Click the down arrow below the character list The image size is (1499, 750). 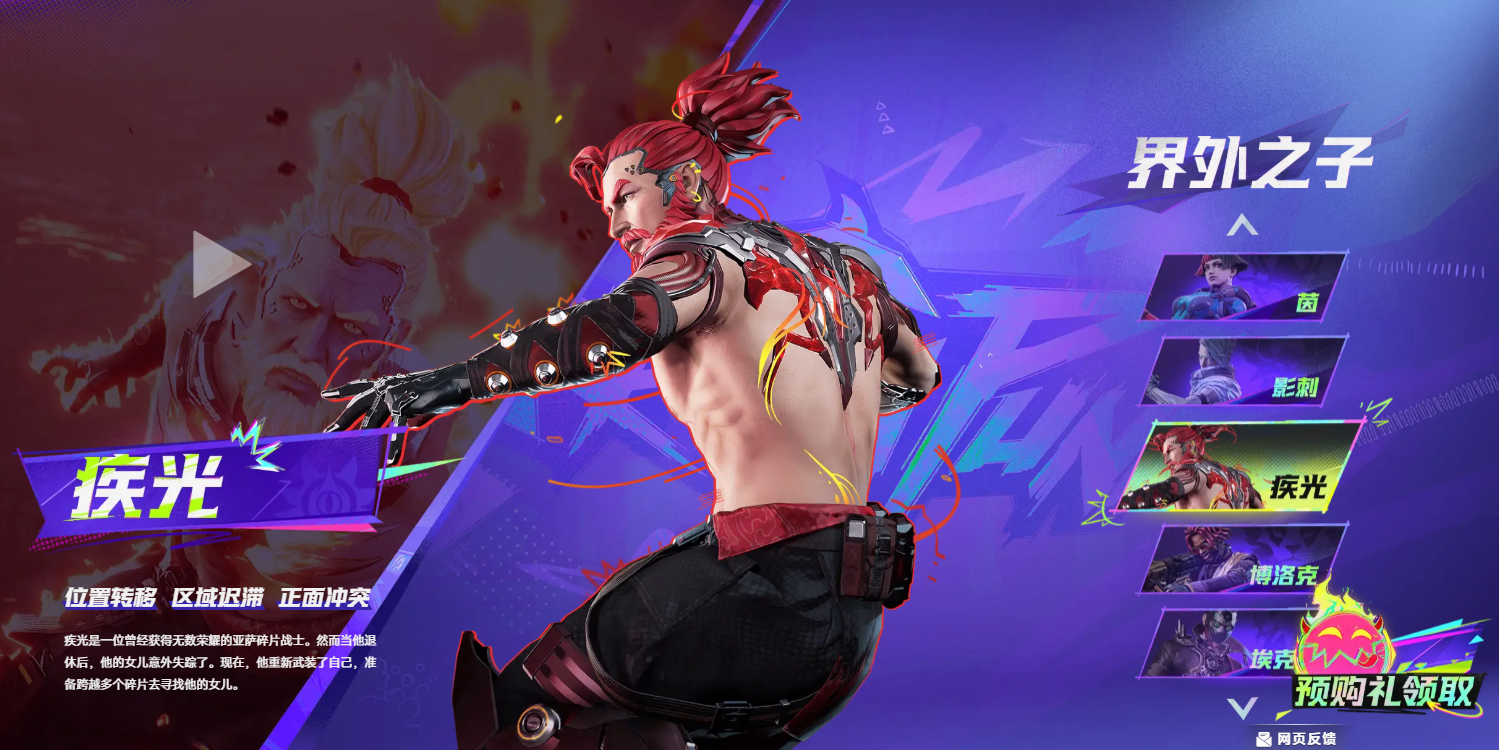tap(1242, 709)
